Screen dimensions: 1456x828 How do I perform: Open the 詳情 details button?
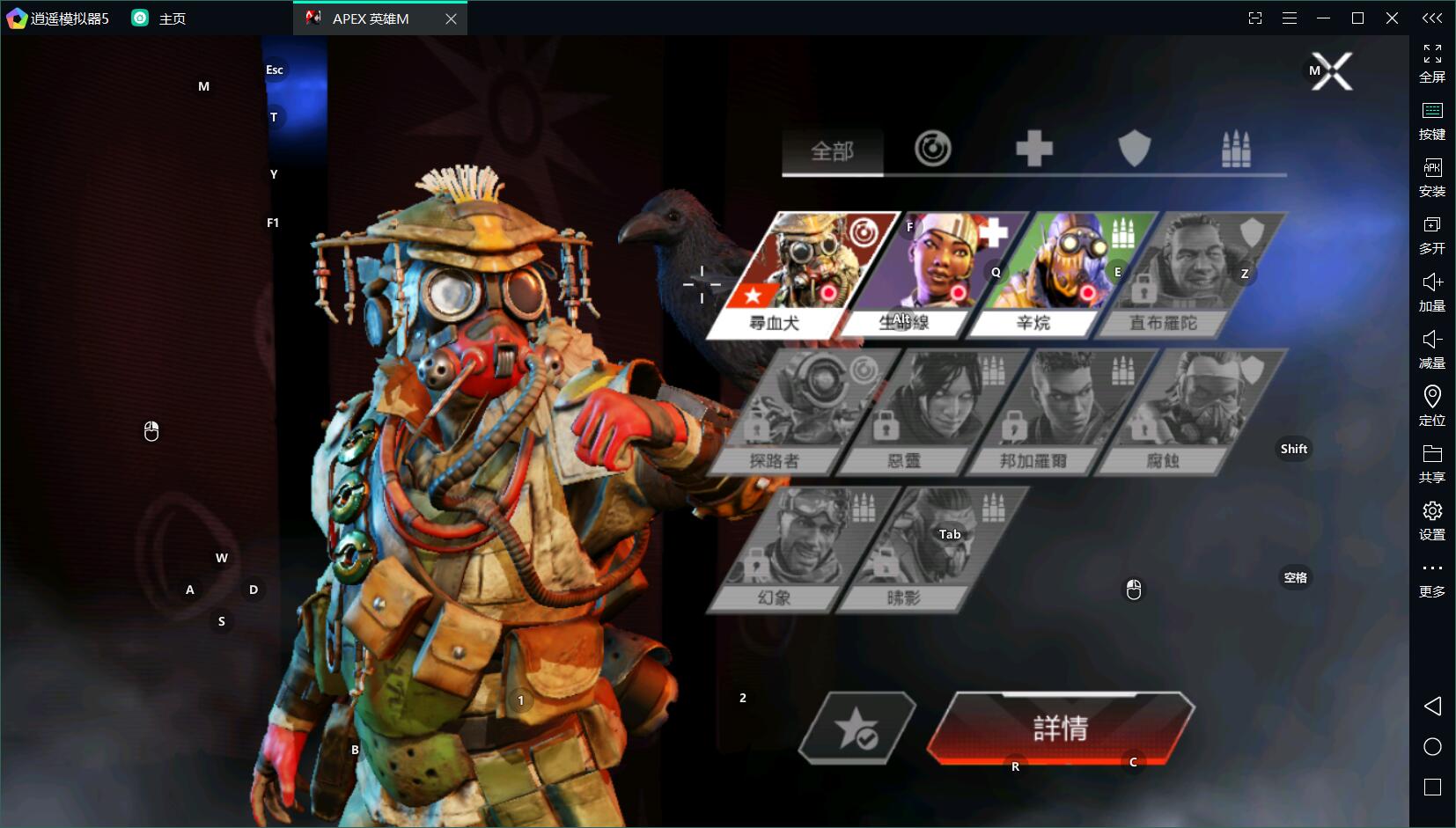pos(1060,728)
